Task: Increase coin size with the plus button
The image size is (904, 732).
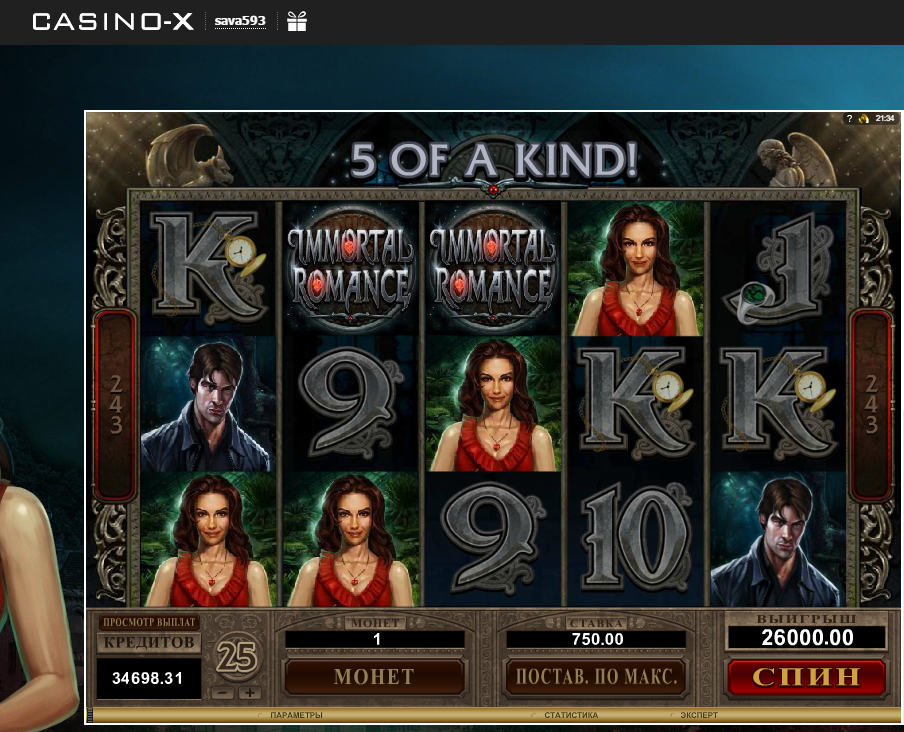Action: [249, 693]
